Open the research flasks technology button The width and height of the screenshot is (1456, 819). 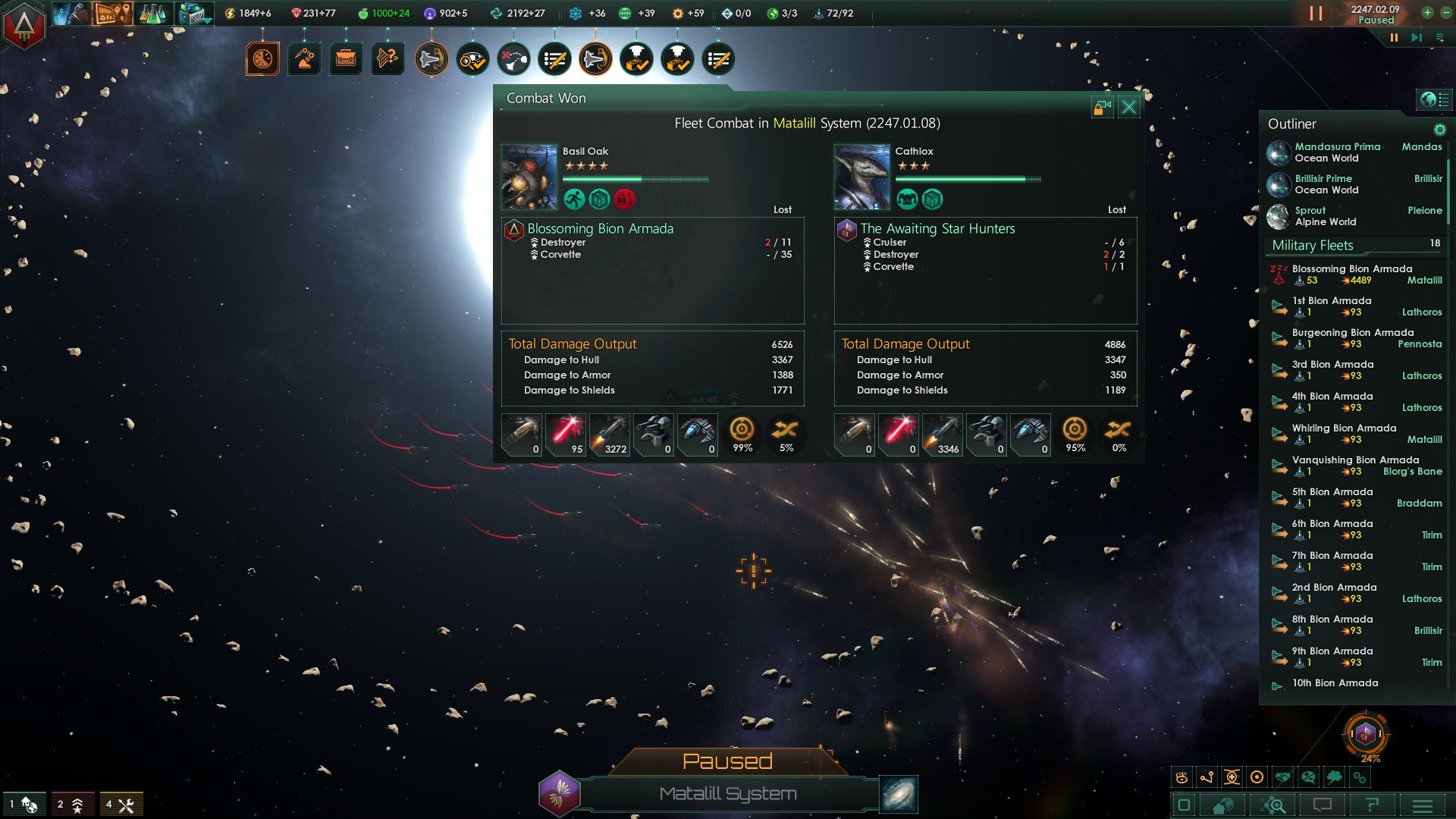tap(152, 14)
